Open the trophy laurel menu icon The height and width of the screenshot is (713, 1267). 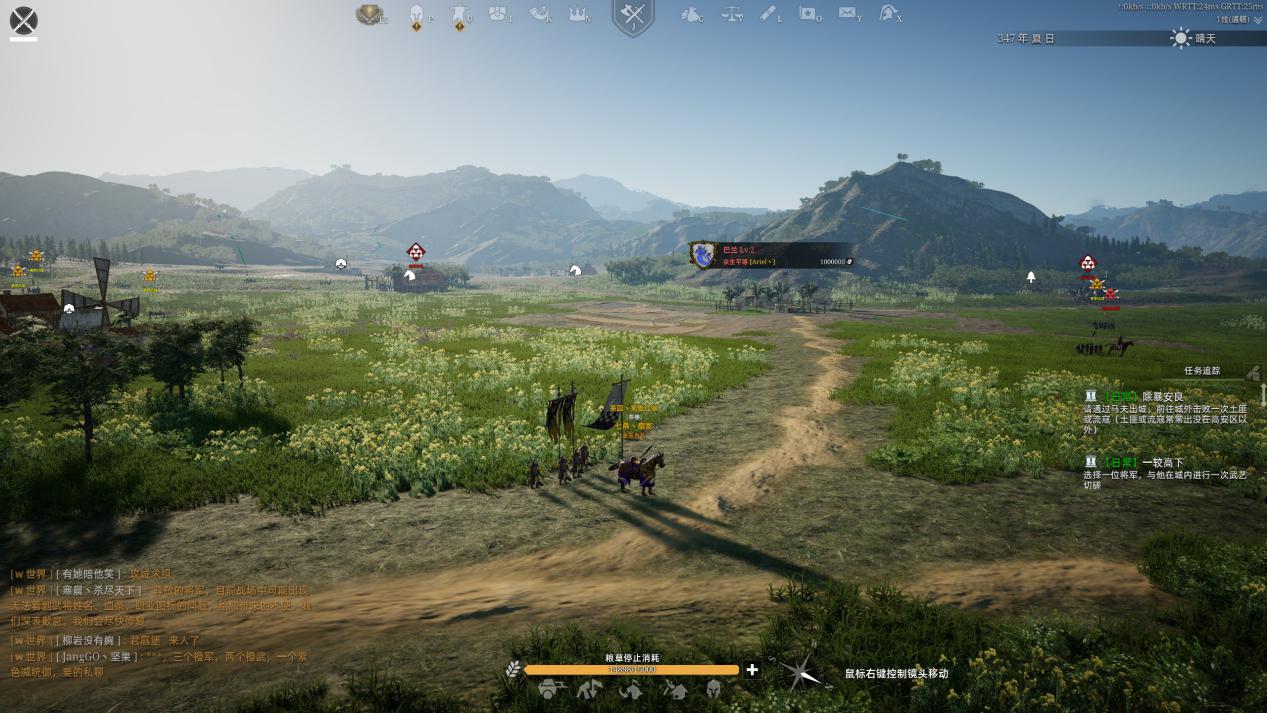(x=370, y=15)
